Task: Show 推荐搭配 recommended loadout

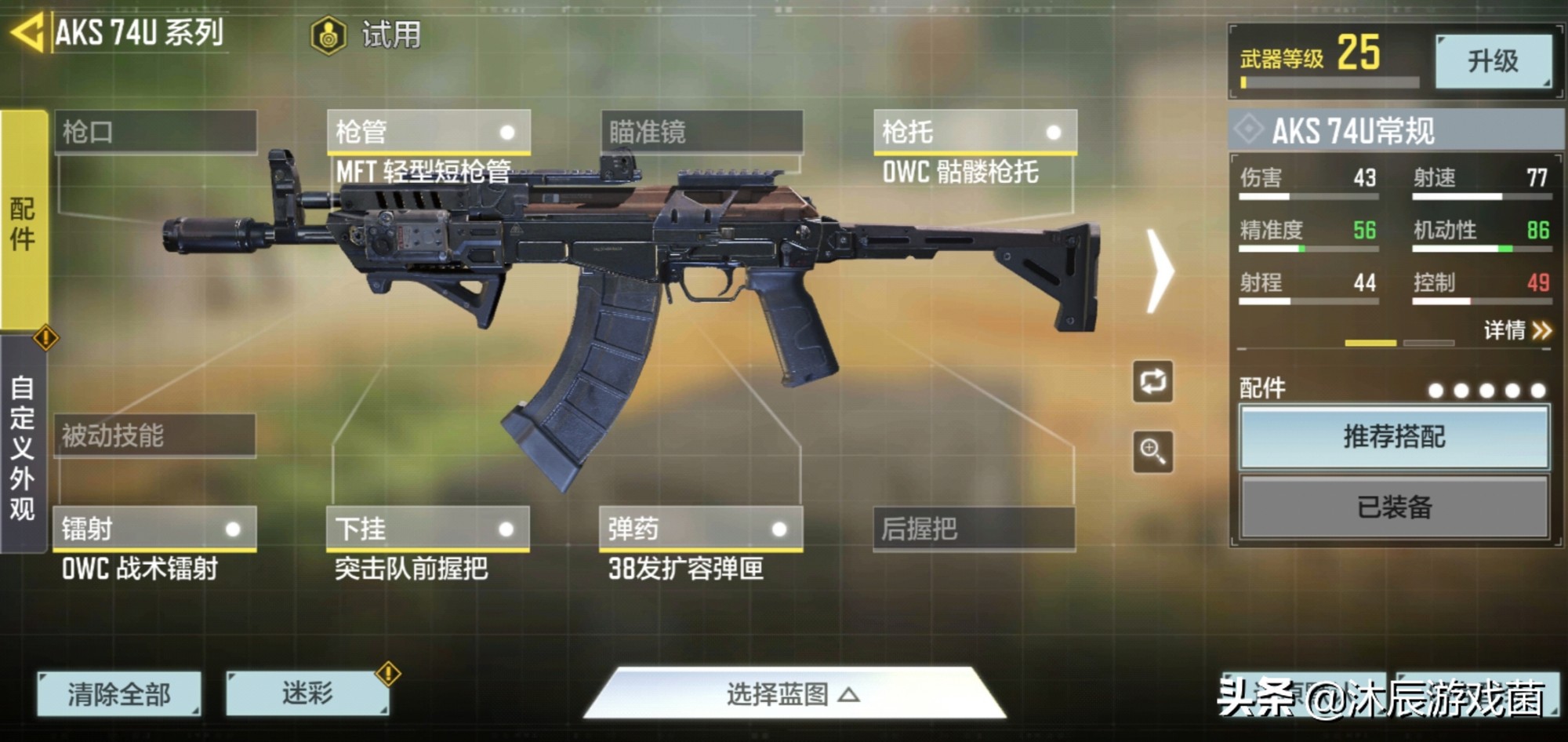Action: click(x=1394, y=437)
